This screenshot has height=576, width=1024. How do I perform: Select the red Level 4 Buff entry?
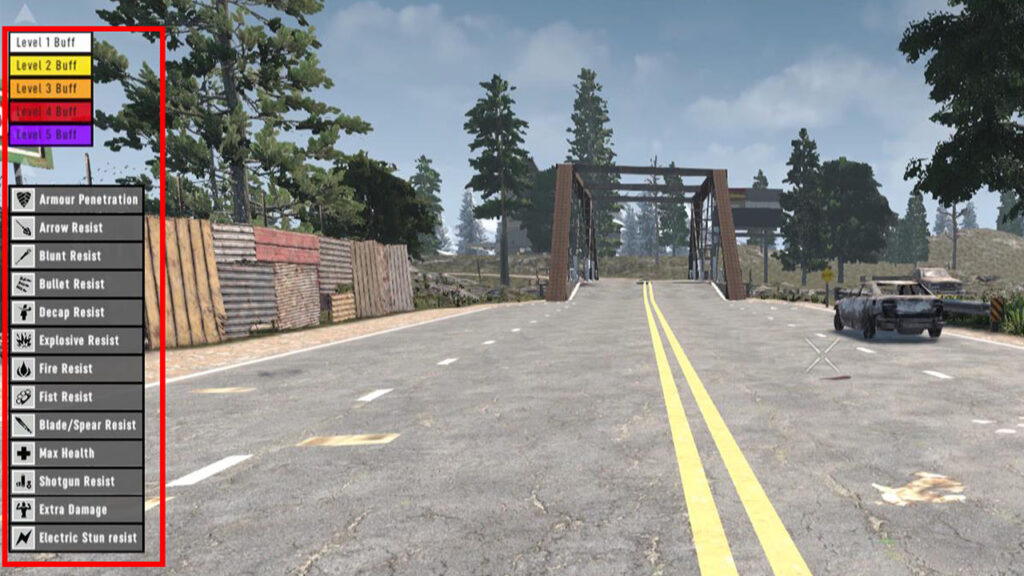pos(50,111)
